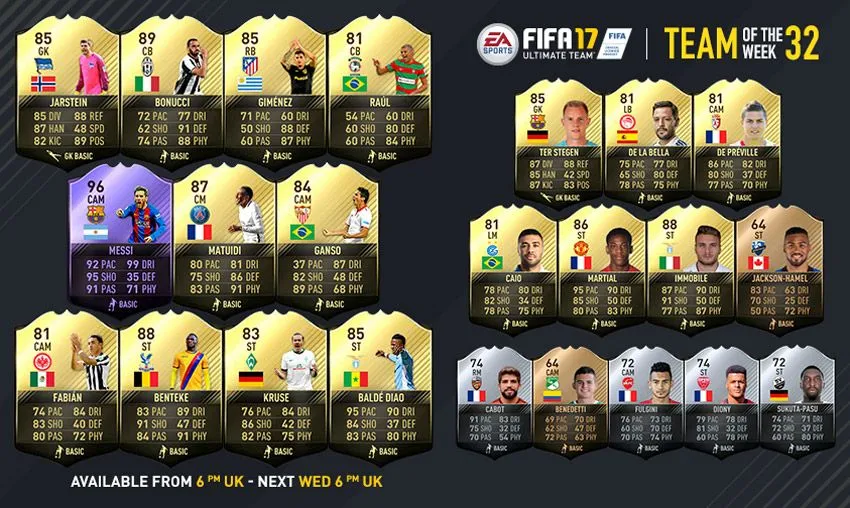Open the Raúl 81 CB card
Viewport: 850px width, 508px height.
point(377,85)
